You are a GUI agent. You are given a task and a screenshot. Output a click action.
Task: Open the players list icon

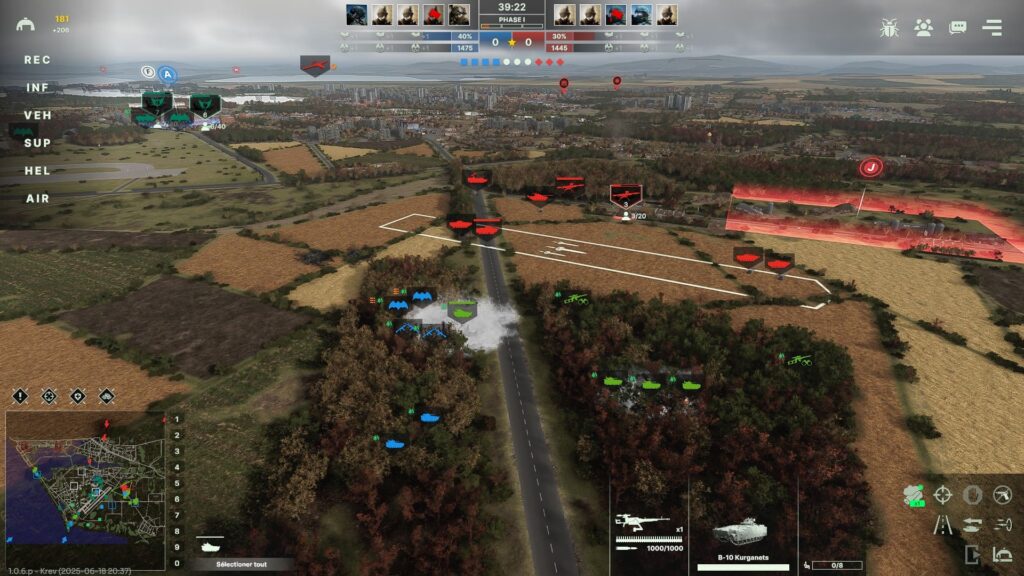pos(923,28)
